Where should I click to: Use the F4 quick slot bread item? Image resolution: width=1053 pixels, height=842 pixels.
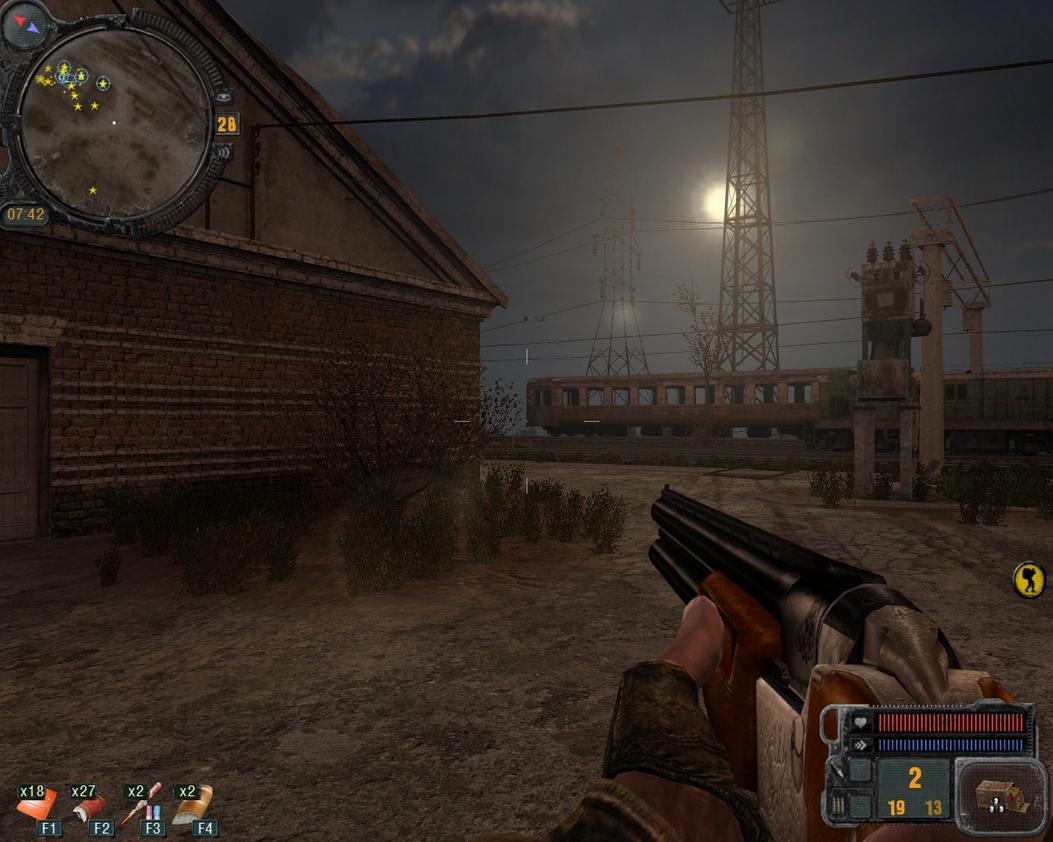[195, 805]
